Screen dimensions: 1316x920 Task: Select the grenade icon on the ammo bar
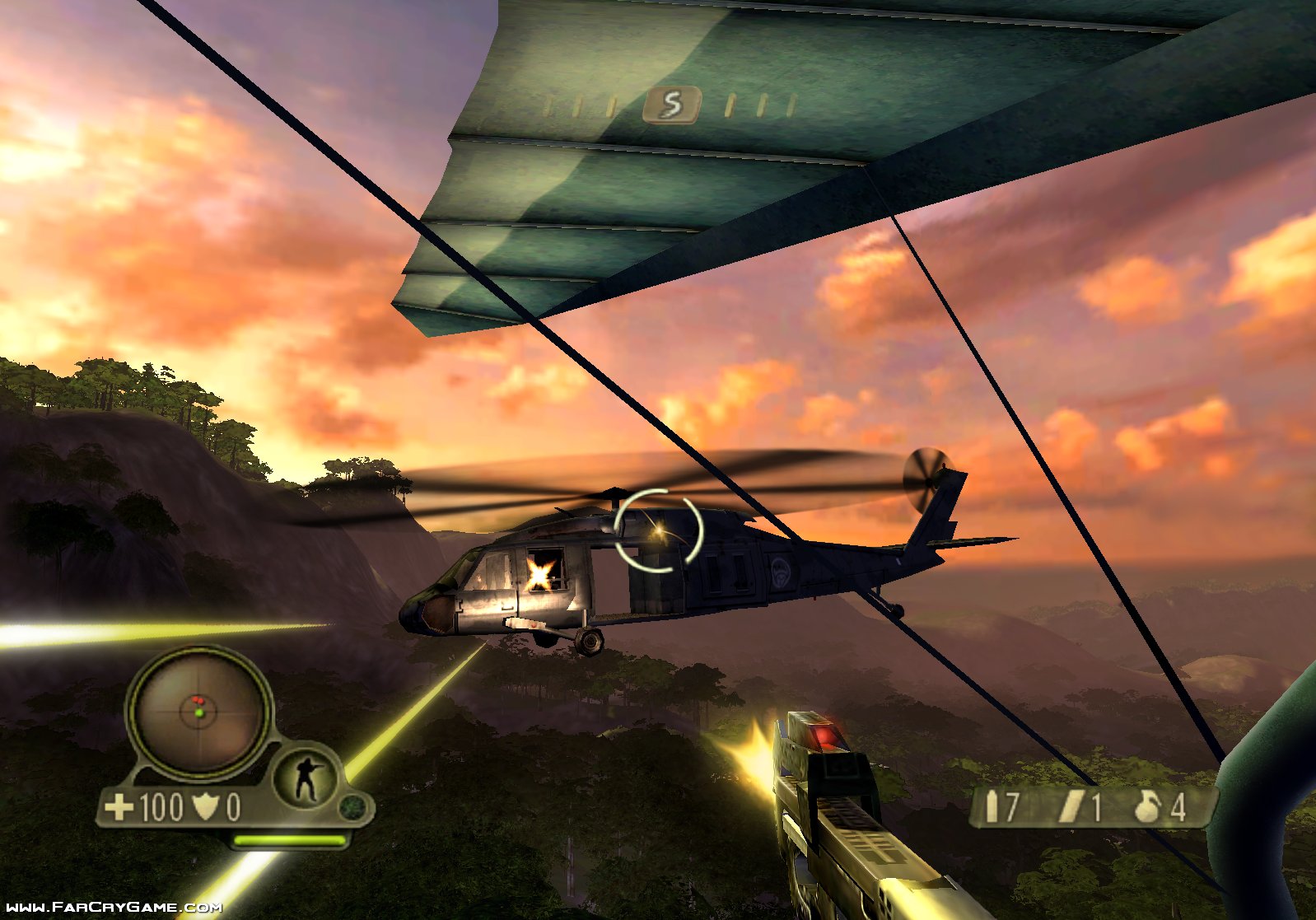pos(1147,806)
